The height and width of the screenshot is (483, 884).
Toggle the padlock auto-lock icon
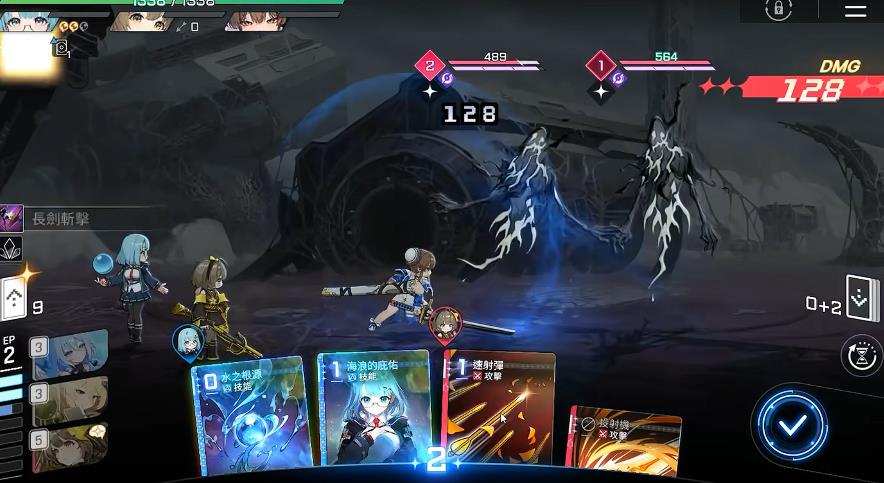pyautogui.click(x=778, y=10)
